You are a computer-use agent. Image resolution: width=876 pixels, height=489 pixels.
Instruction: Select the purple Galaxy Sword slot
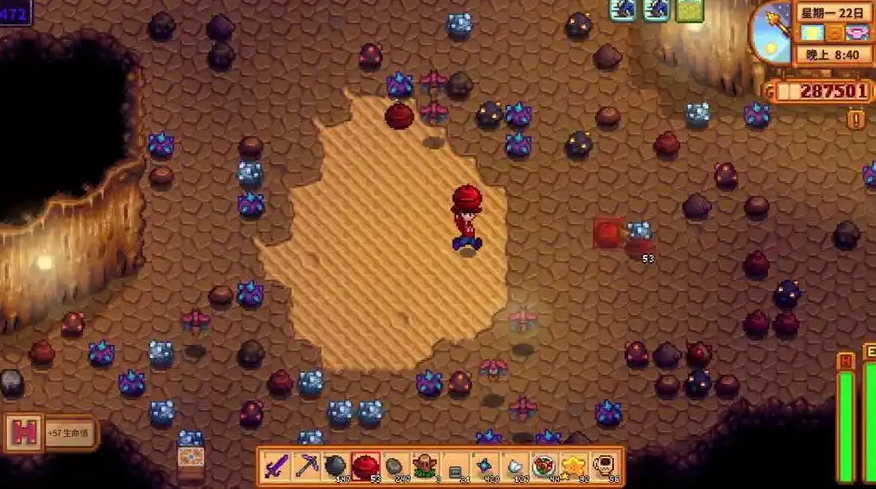pos(276,466)
